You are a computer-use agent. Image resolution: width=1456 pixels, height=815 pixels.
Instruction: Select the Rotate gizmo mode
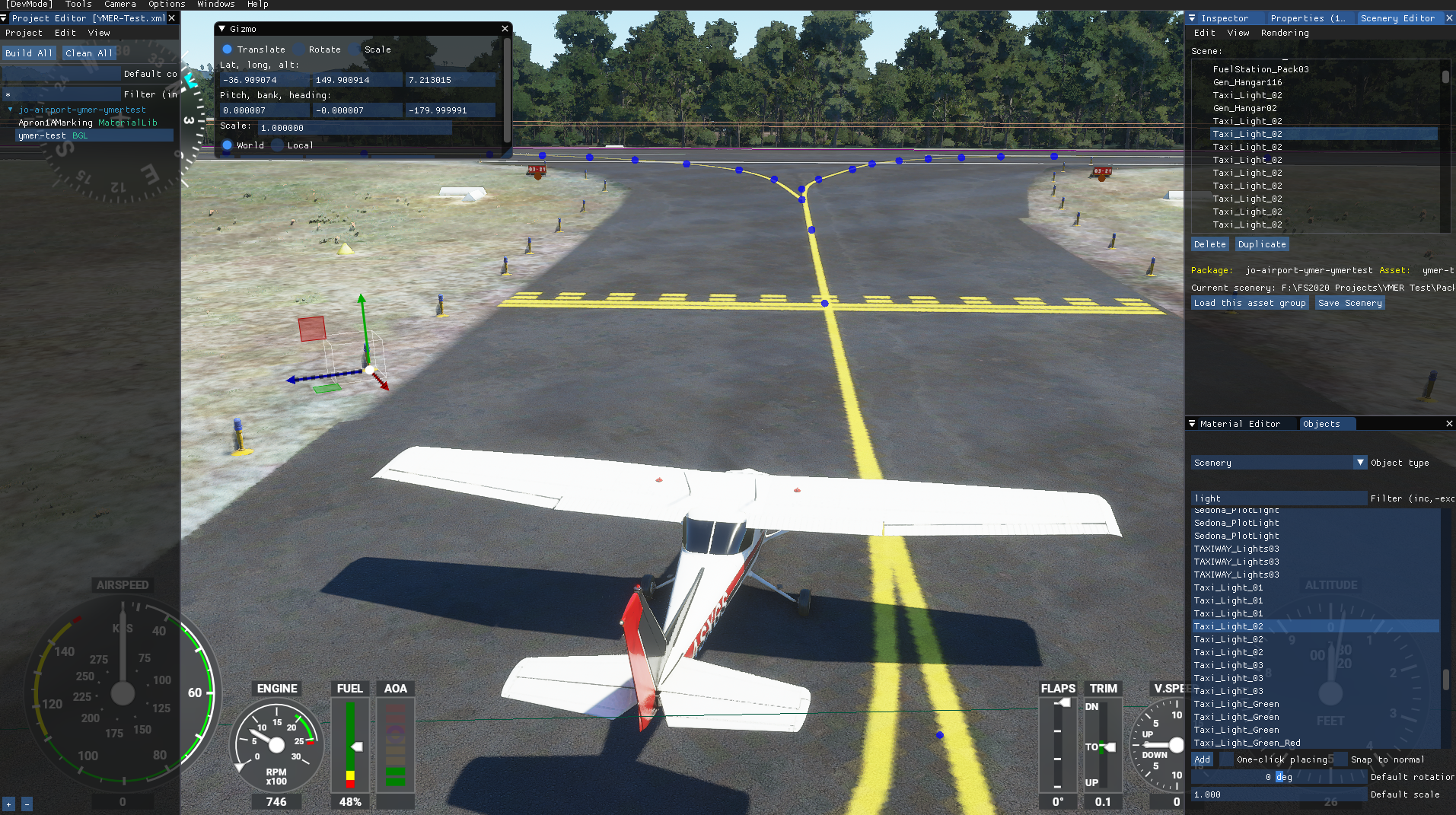[299, 49]
